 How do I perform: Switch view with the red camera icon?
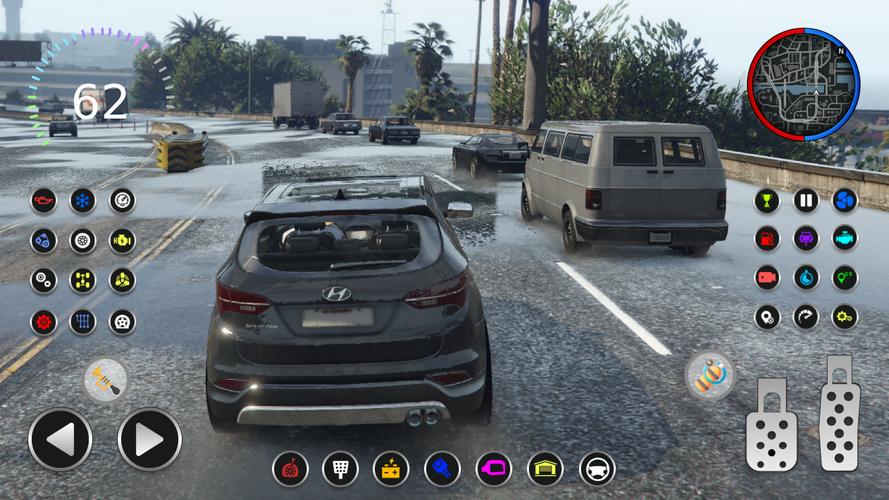[767, 278]
